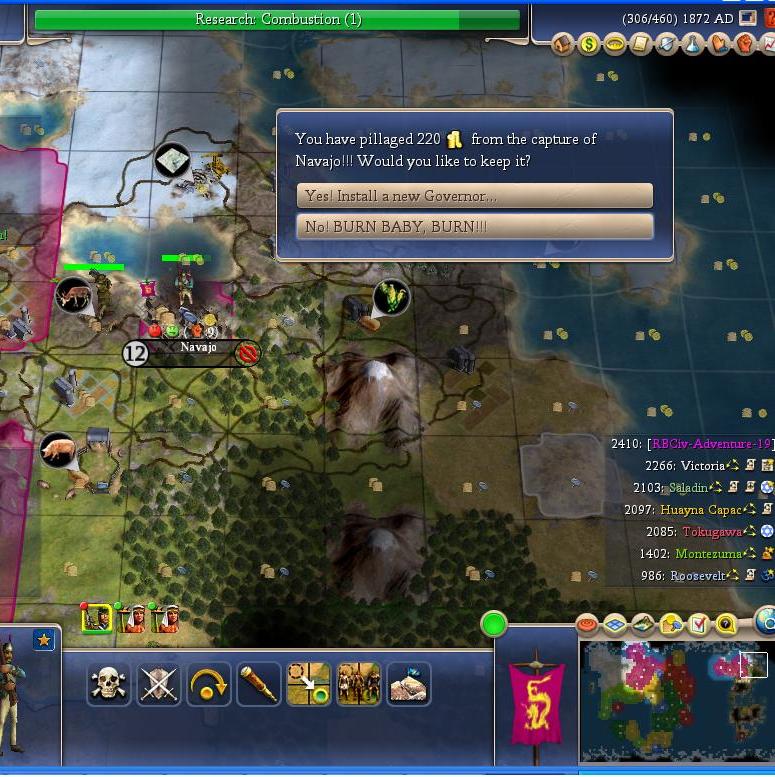
Task: Activate the curved yellow arrow skip-turn action
Action: [208, 684]
